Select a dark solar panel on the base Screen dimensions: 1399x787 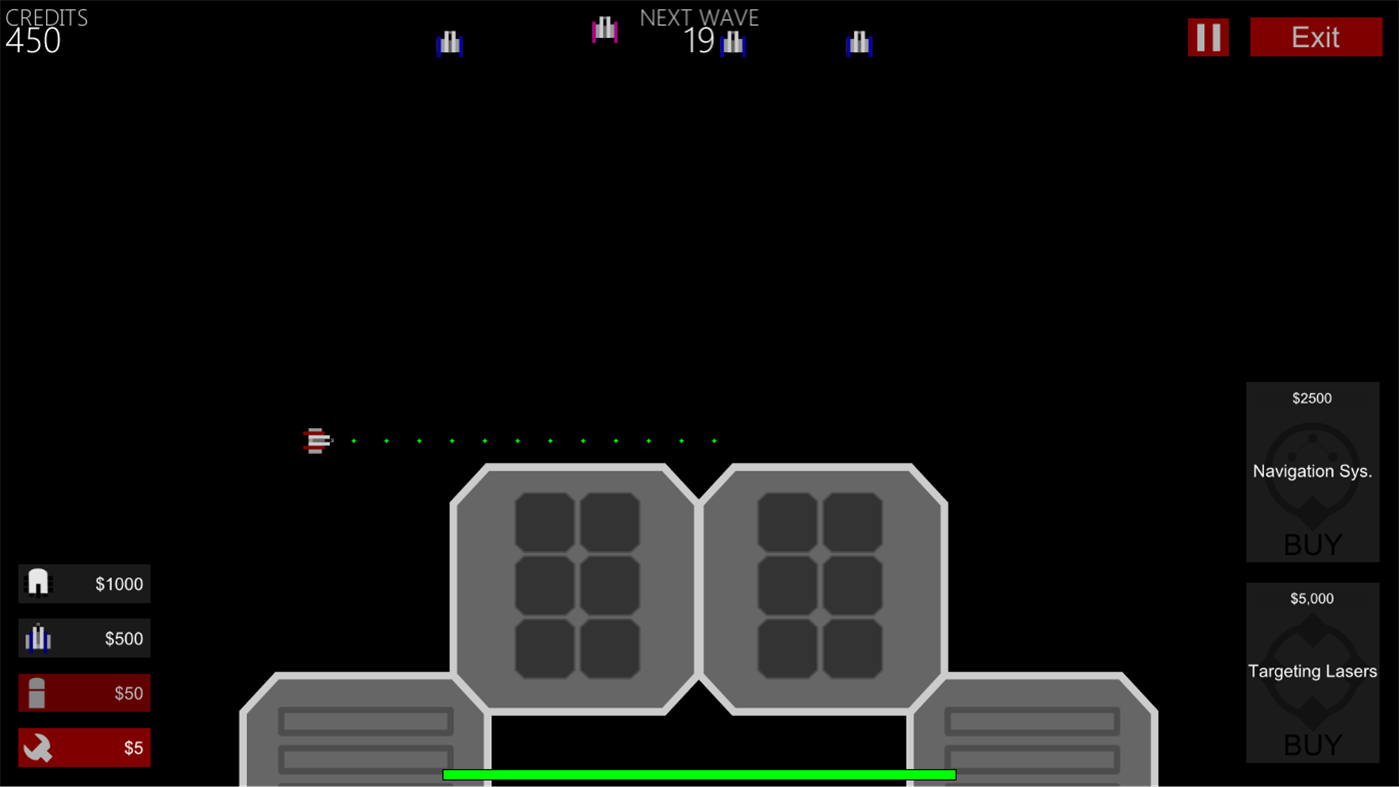pyautogui.click(x=544, y=518)
